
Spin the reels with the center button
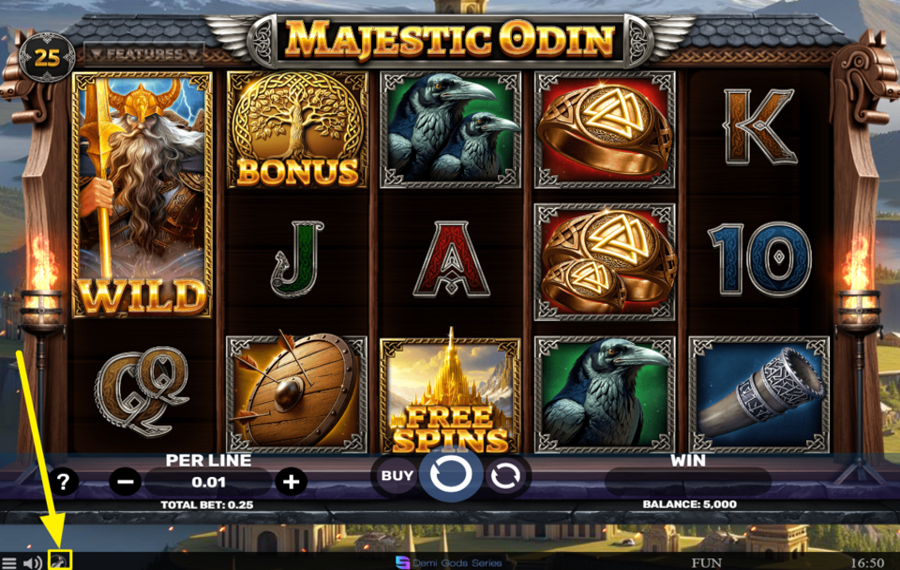pyautogui.click(x=451, y=476)
